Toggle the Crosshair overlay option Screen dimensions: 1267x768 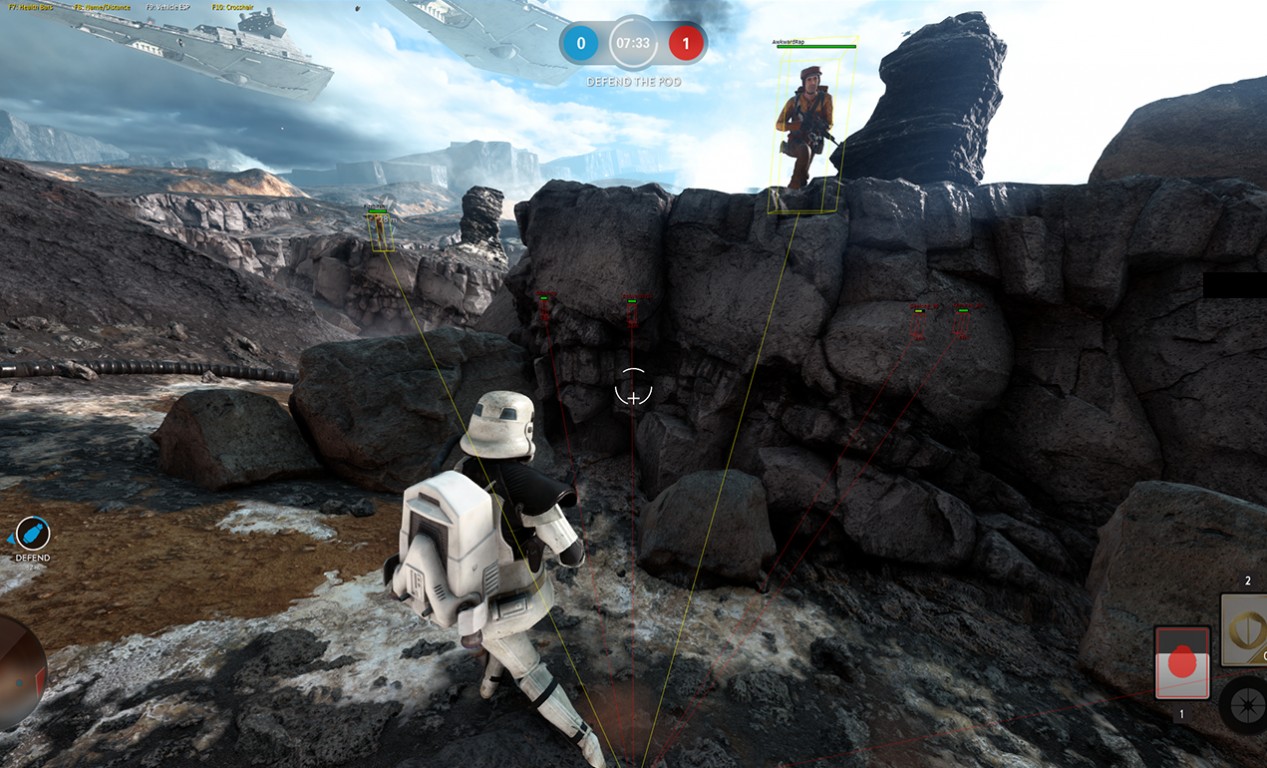[x=235, y=7]
